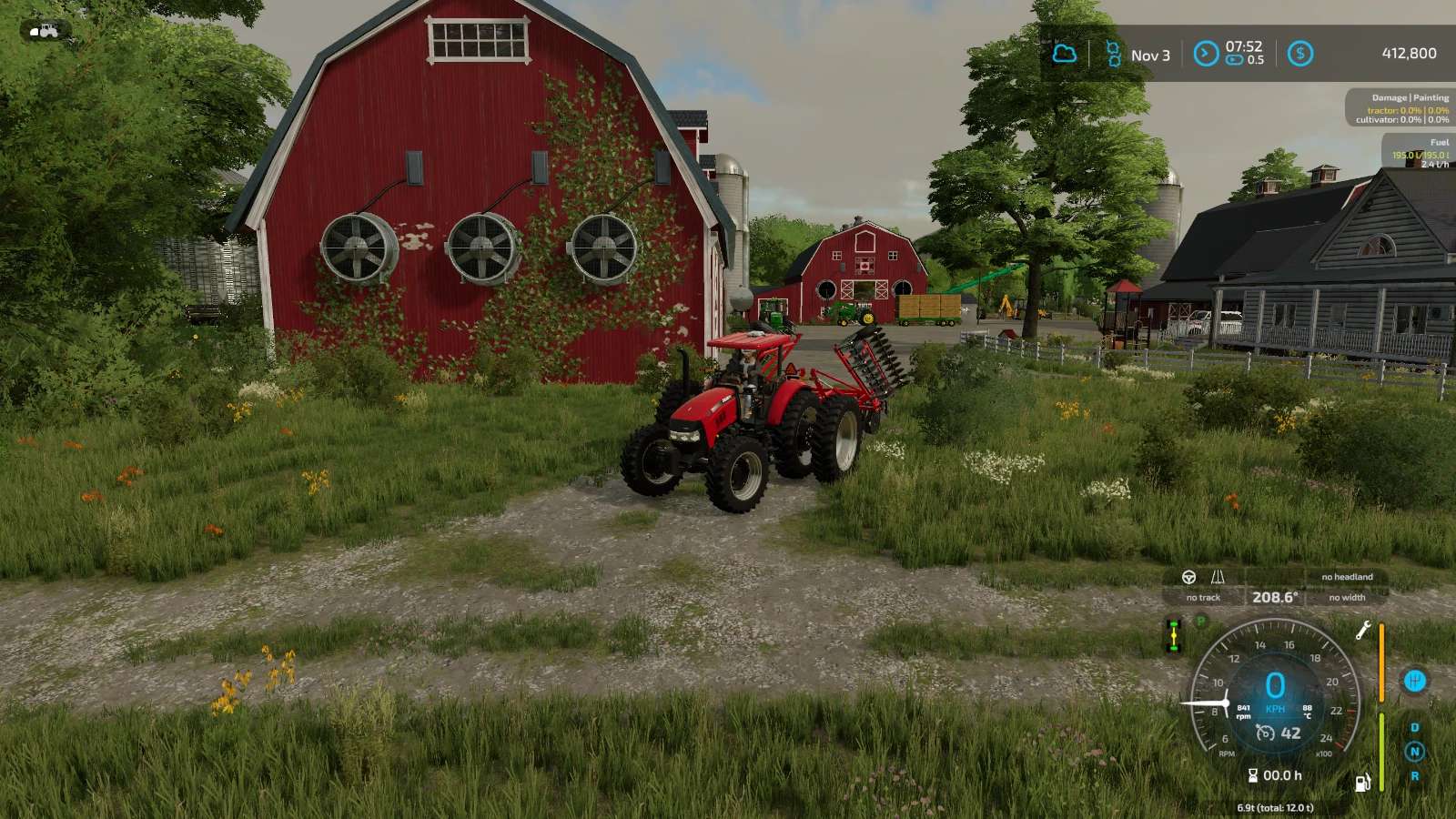Viewport: 1456px width, 819px height.
Task: Click the cruise control speed icon
Action: (x=1265, y=733)
